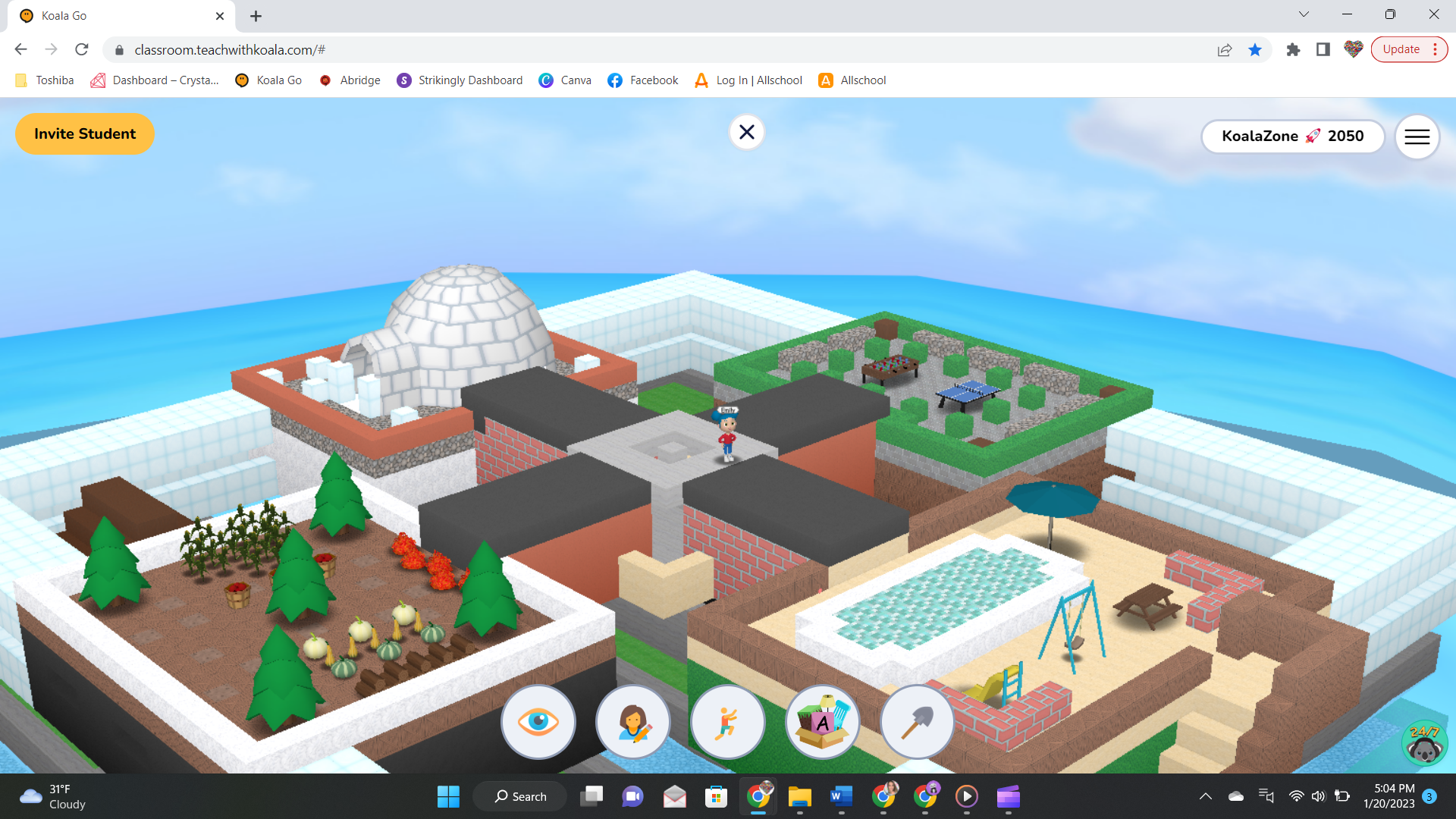This screenshot has width=1456, height=819.
Task: Open Gmail from the taskbar
Action: (674, 796)
